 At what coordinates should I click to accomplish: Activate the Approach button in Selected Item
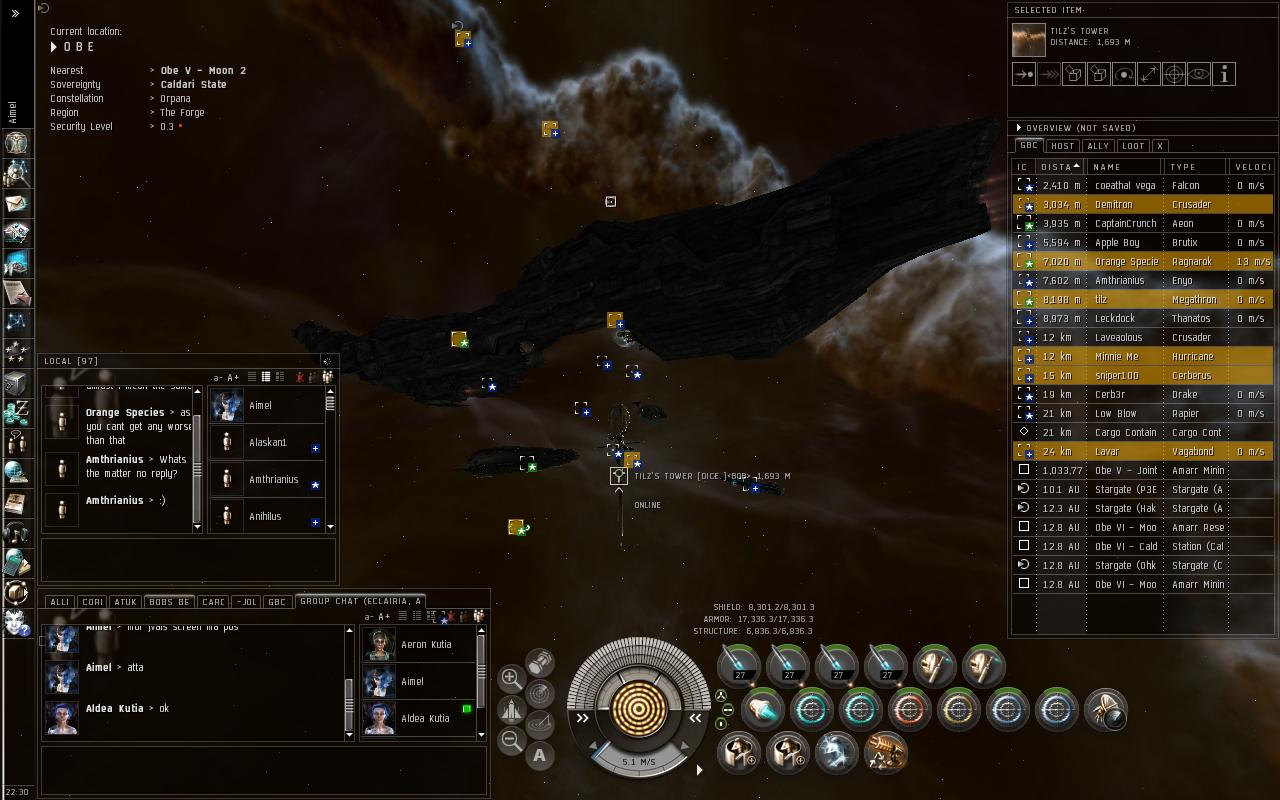tap(1024, 74)
